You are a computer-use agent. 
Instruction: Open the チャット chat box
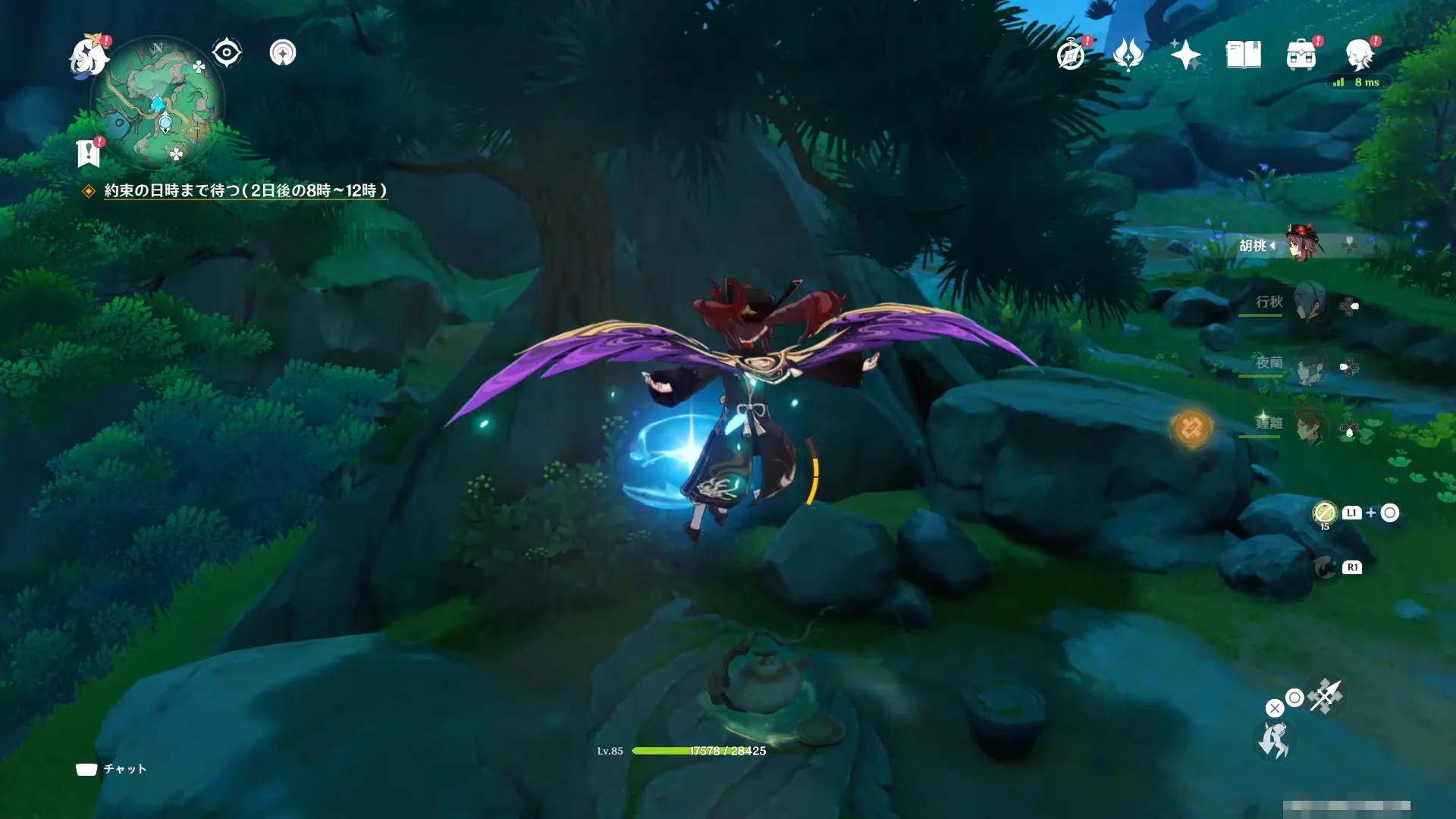pos(111,769)
